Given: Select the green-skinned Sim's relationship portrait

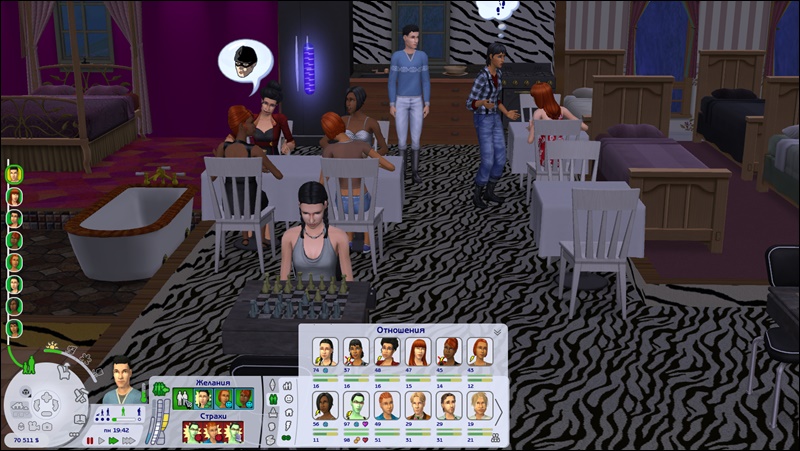Looking at the screenshot, I should pos(355,404).
